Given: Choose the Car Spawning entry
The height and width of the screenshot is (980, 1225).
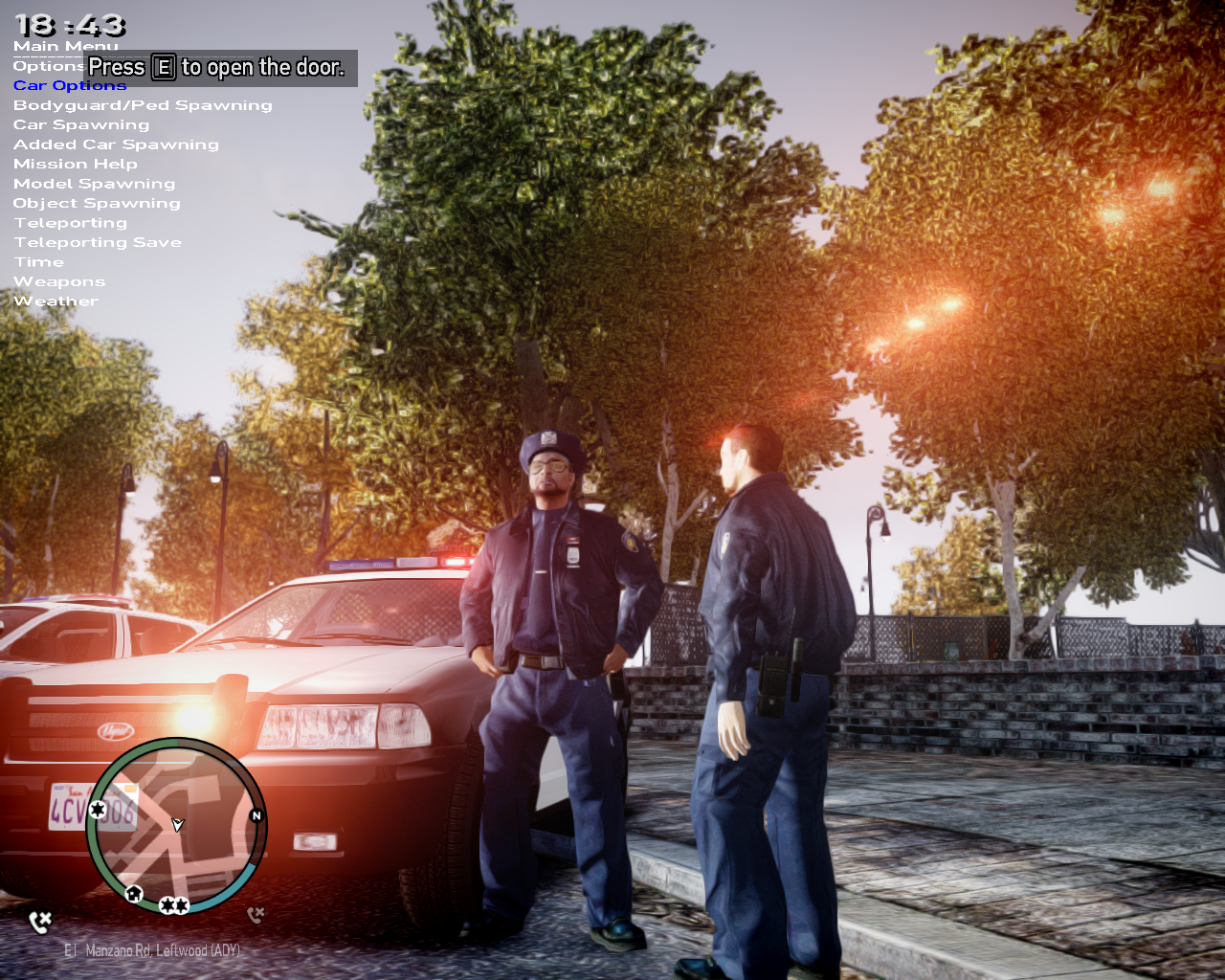Looking at the screenshot, I should coord(81,125).
